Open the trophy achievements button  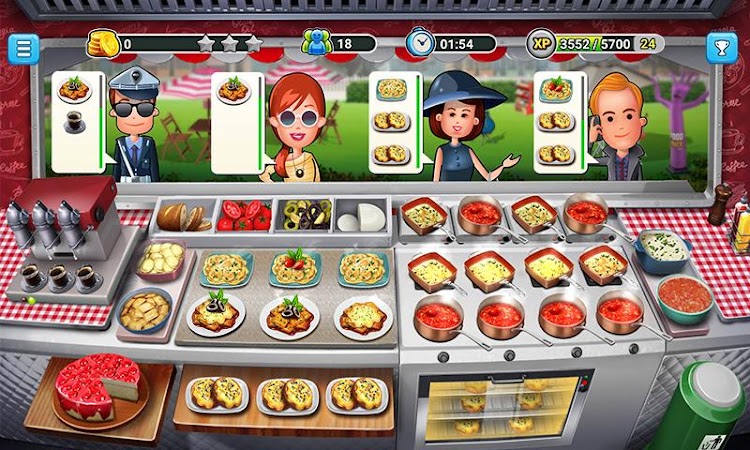(721, 47)
